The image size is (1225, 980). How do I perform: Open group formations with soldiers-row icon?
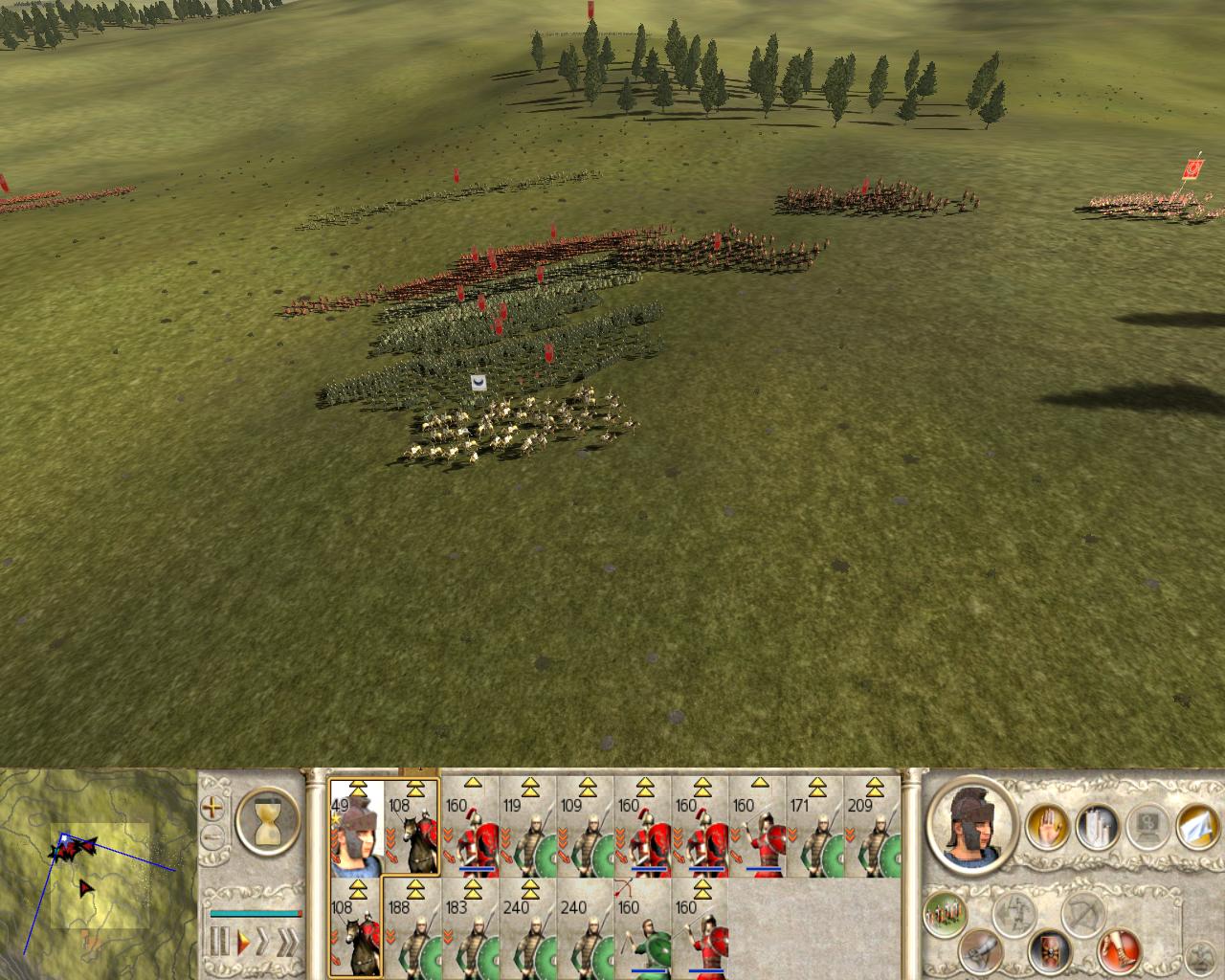point(945,915)
